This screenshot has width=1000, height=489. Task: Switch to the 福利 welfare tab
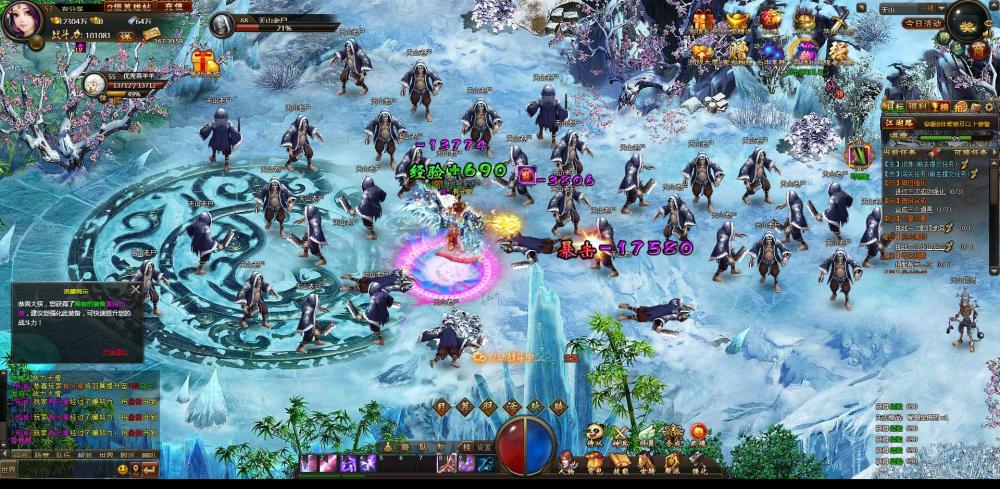tap(914, 106)
